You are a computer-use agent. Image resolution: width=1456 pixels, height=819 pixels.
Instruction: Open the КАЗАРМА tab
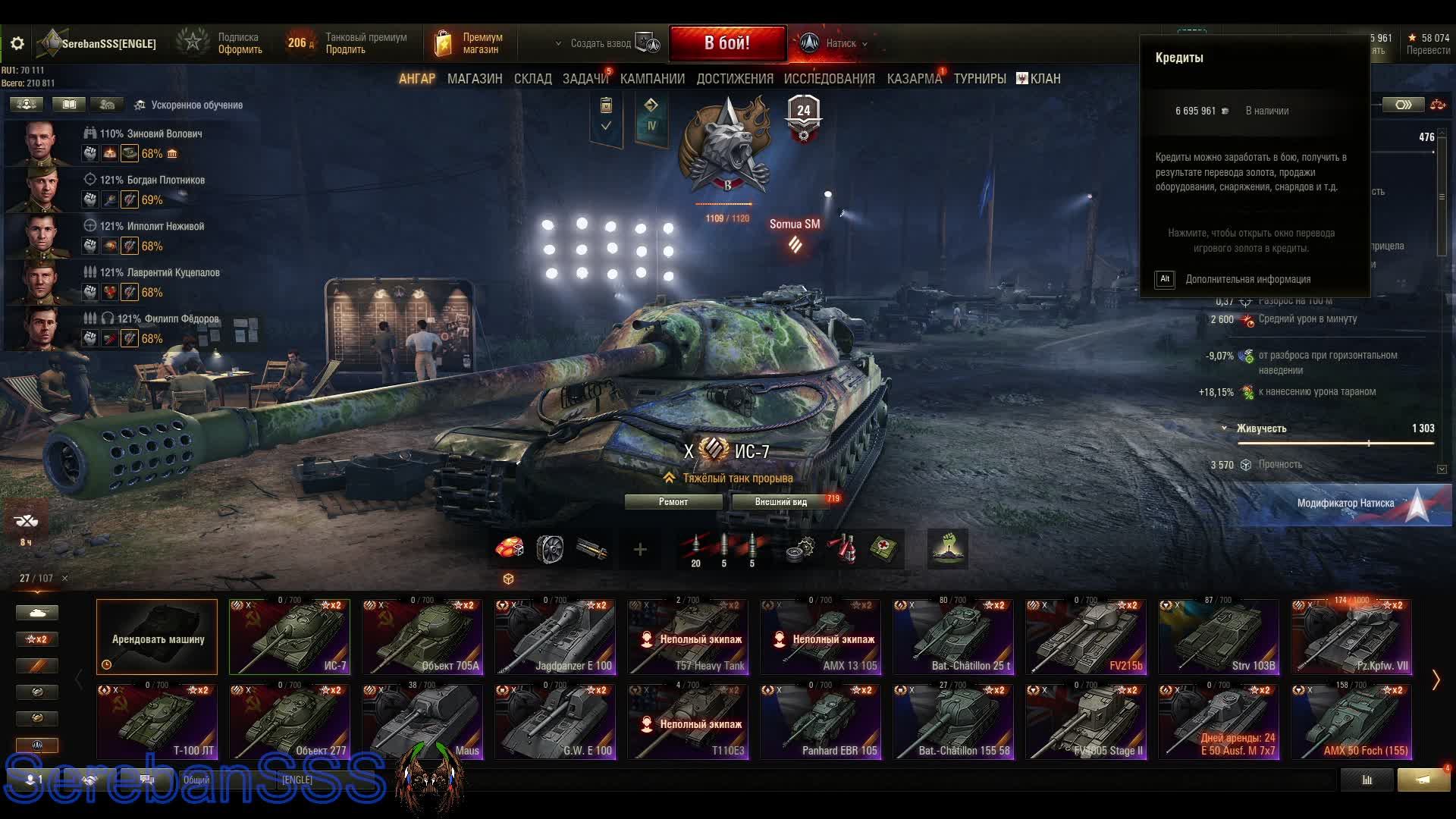coord(914,79)
